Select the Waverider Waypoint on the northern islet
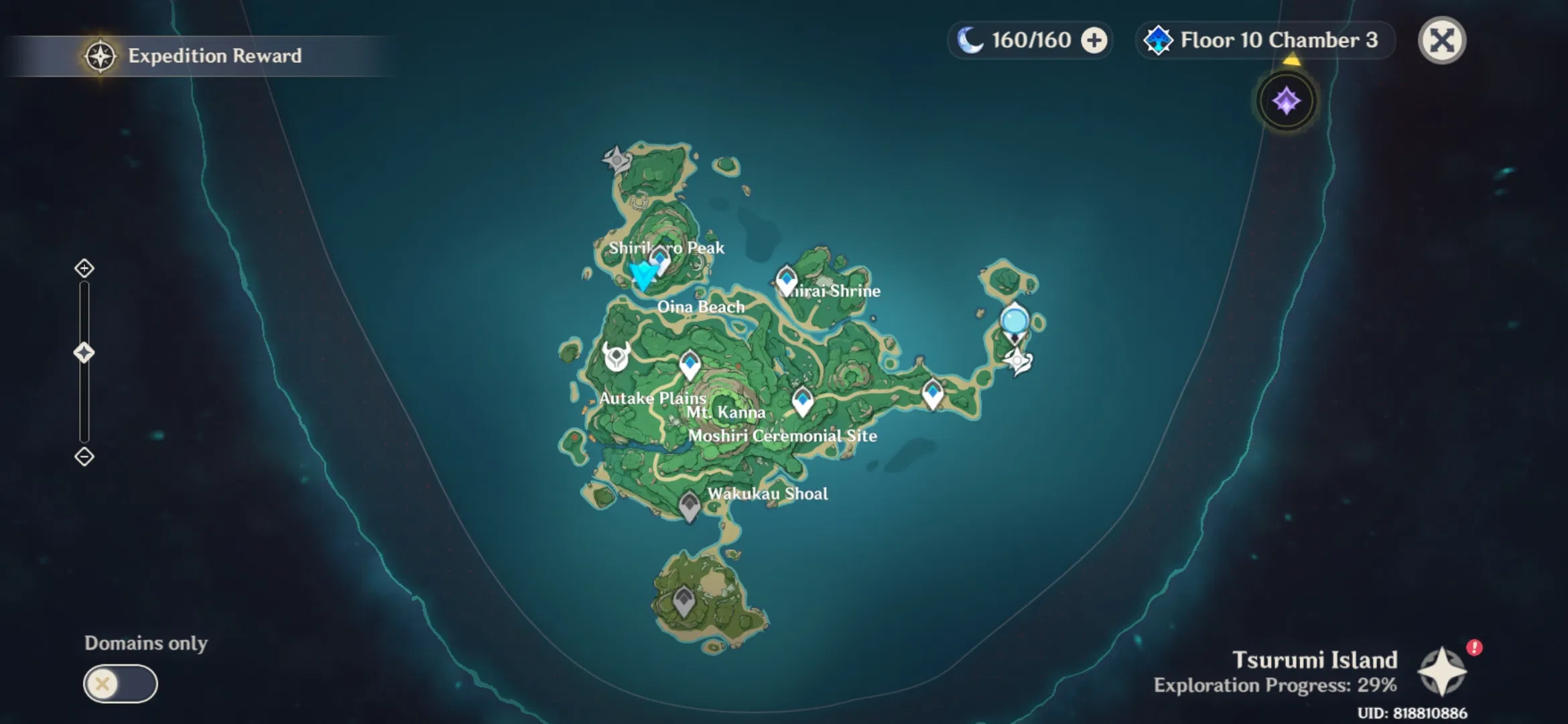 pos(616,160)
